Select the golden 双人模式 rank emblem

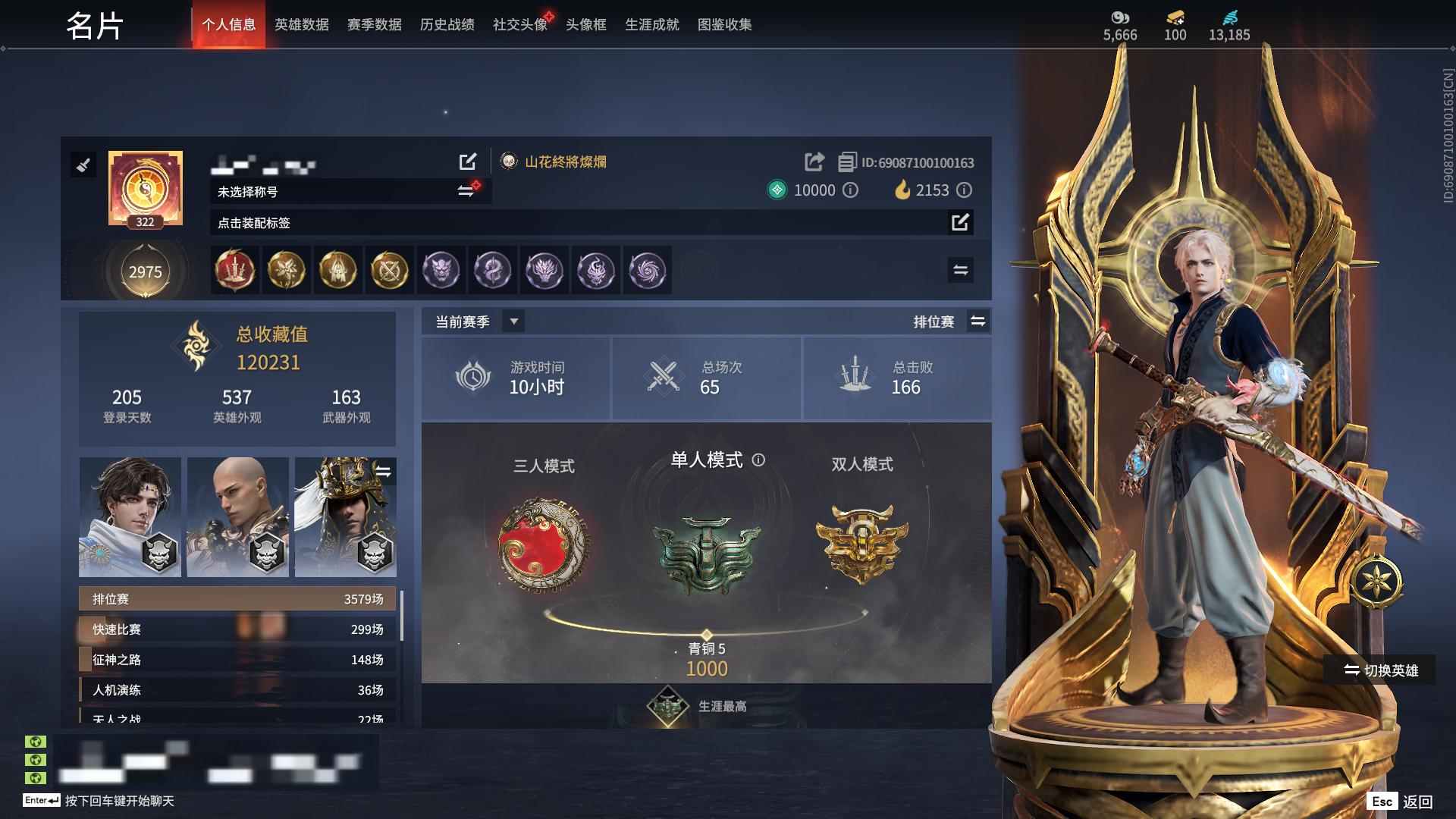(x=859, y=541)
